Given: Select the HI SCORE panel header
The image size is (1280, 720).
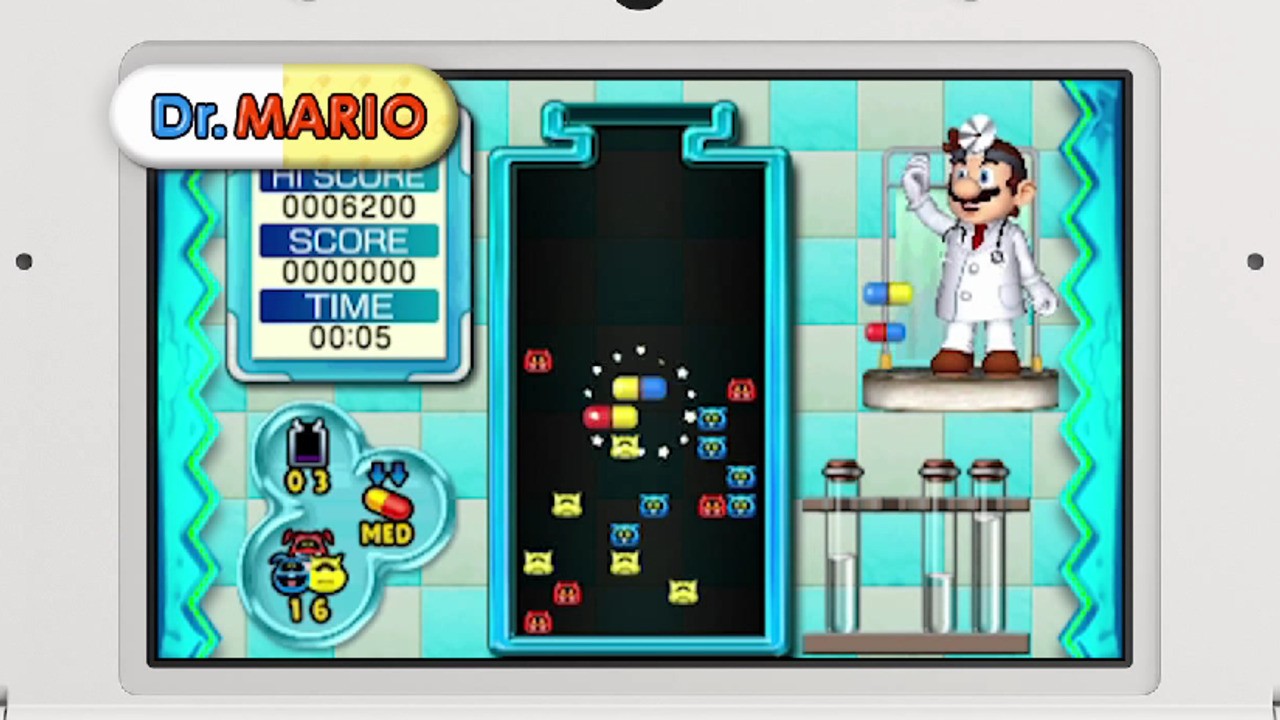Looking at the screenshot, I should point(348,178).
